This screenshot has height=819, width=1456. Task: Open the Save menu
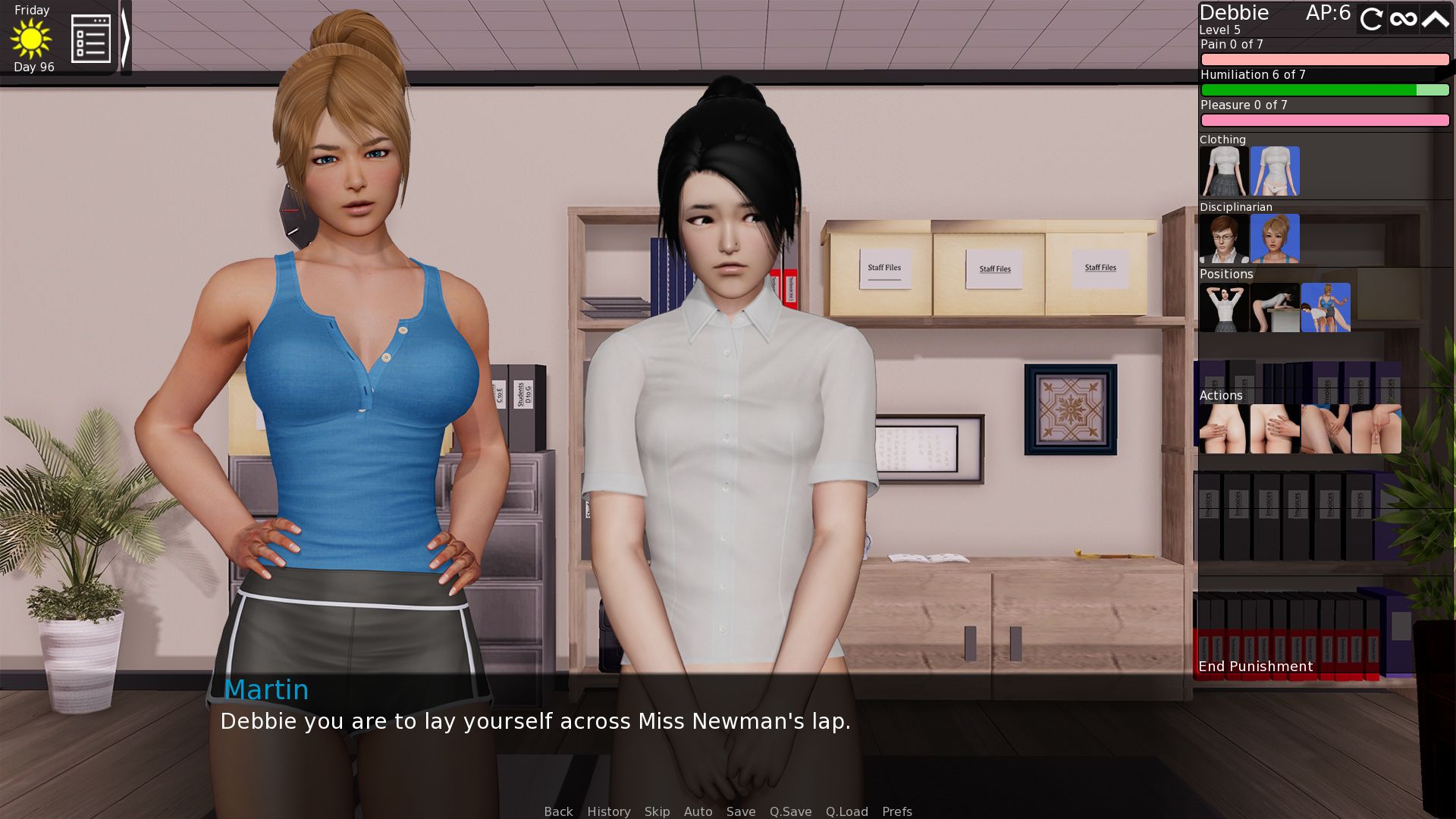(740, 811)
